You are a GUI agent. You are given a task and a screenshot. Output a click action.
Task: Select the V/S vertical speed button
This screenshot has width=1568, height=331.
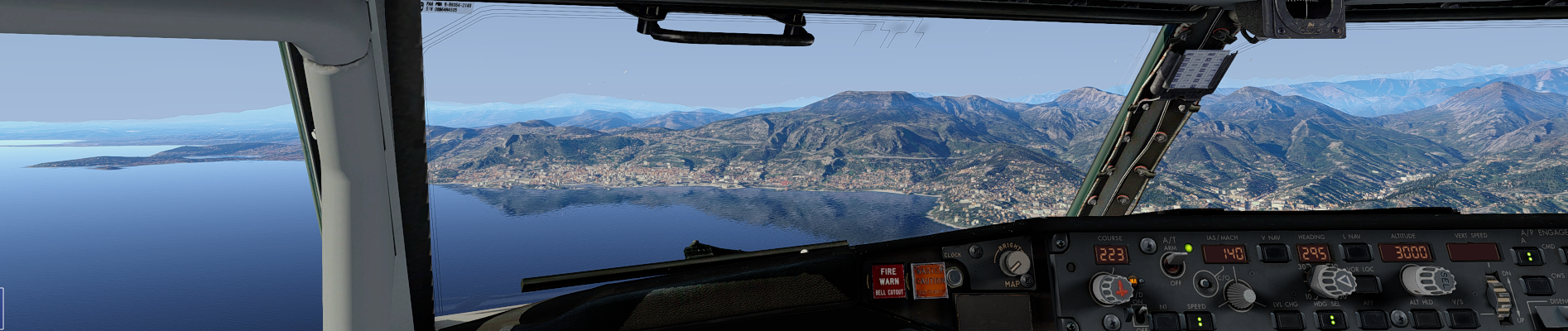point(1462,319)
